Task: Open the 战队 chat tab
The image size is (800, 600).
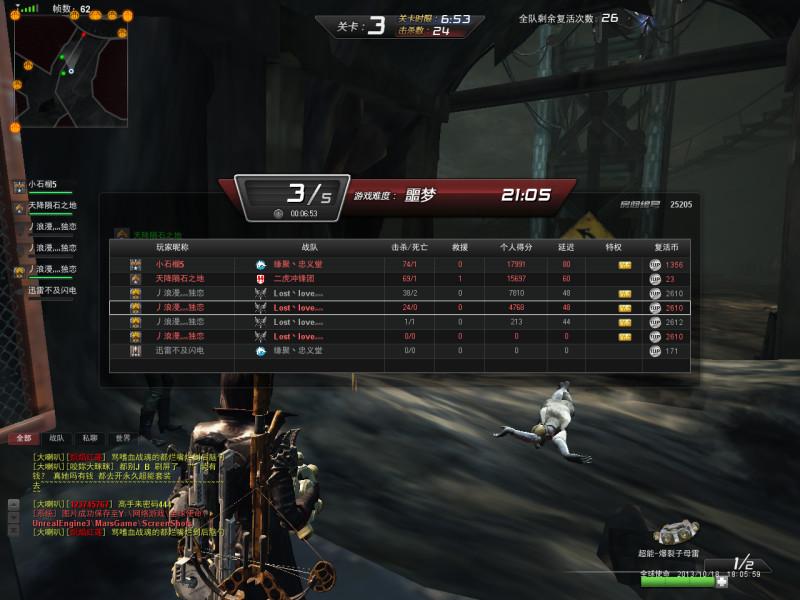Action: click(56, 438)
